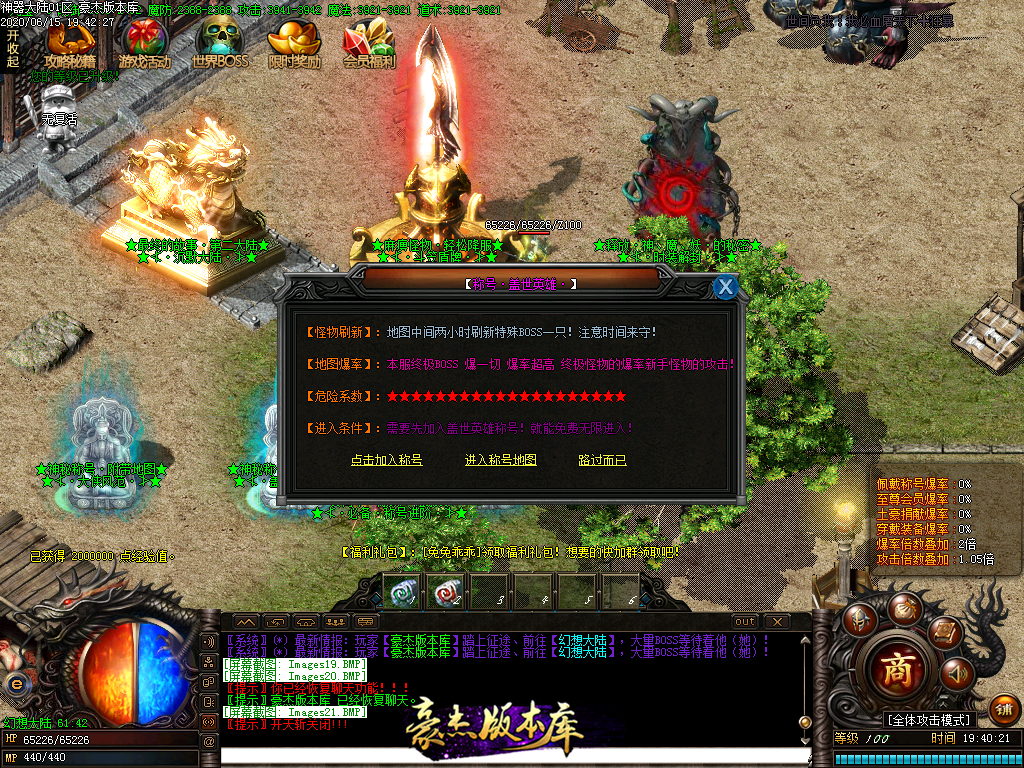The width and height of the screenshot is (1024, 768).
Task: Open 会员福利 gems icon
Action: [369, 45]
